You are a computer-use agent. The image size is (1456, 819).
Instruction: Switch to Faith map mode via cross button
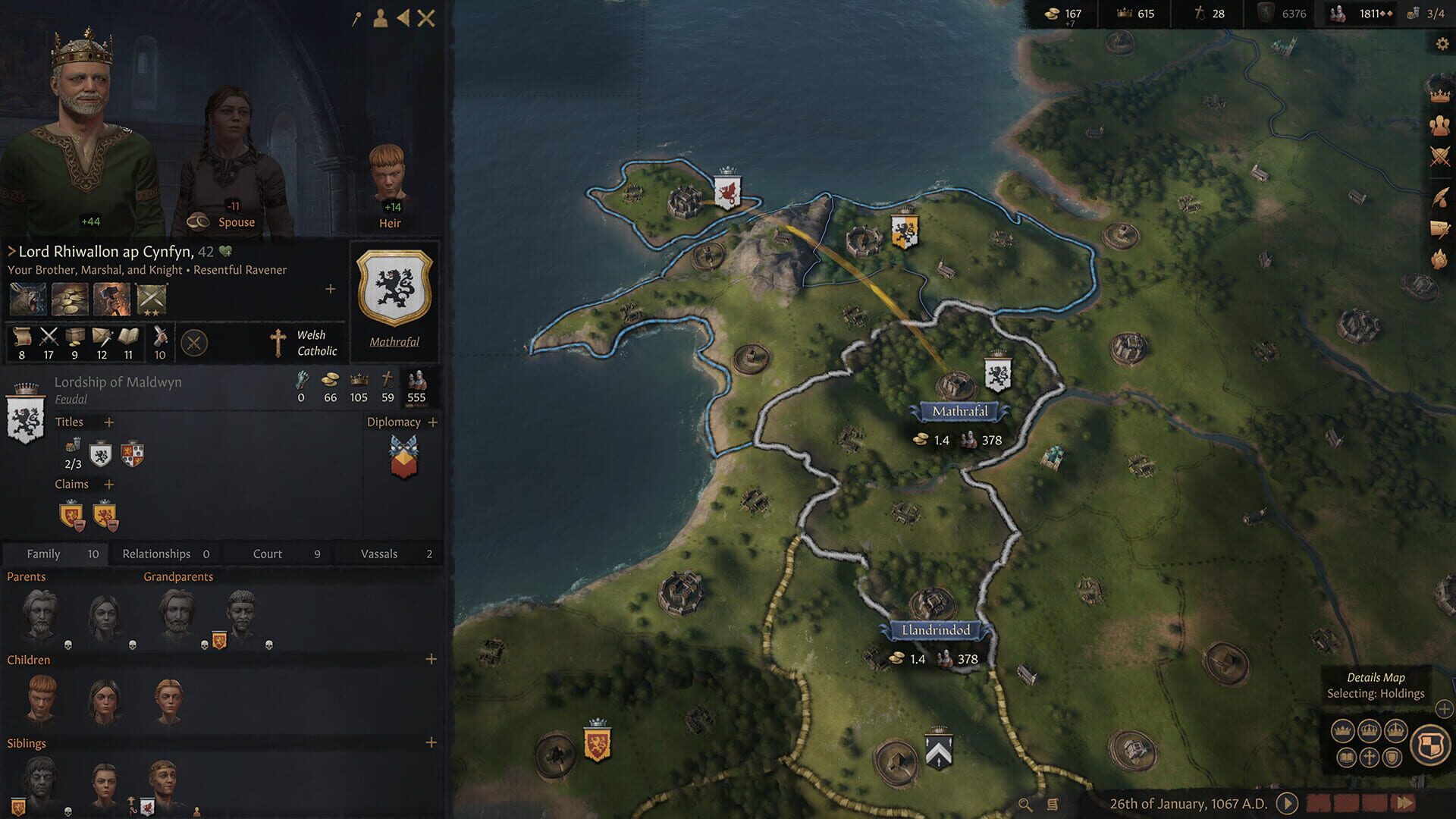pos(1370,756)
